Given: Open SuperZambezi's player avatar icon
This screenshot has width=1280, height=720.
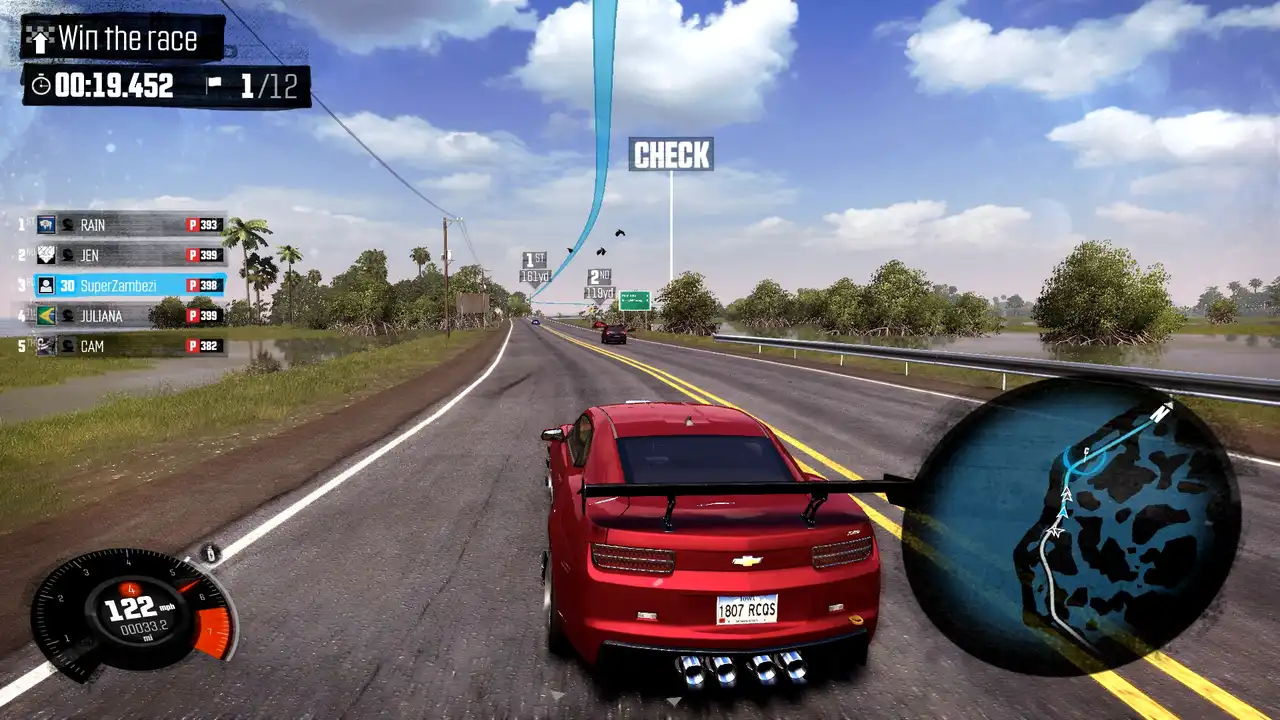Looking at the screenshot, I should [x=48, y=286].
